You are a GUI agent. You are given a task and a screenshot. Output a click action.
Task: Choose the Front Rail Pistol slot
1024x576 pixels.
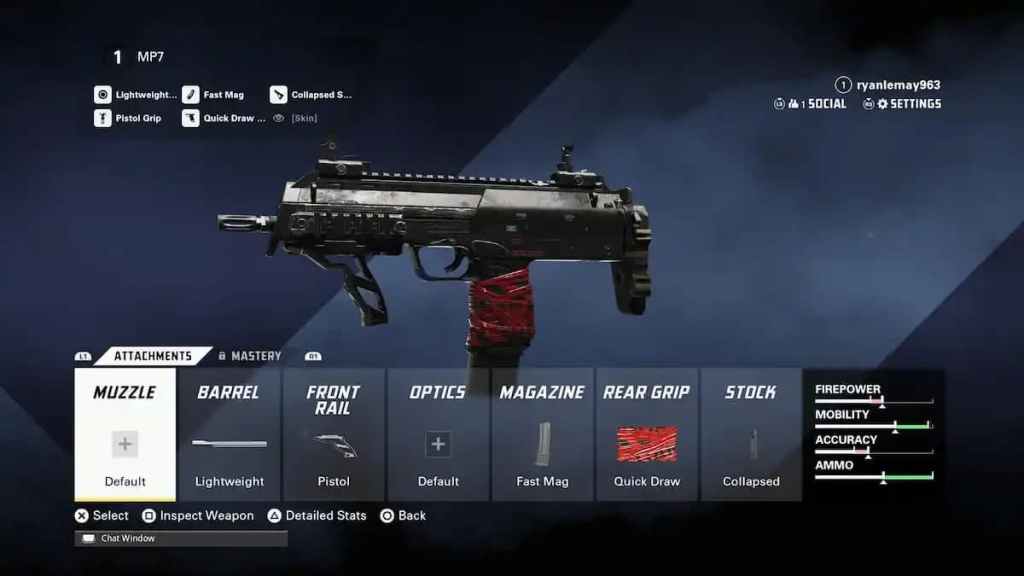pos(333,434)
